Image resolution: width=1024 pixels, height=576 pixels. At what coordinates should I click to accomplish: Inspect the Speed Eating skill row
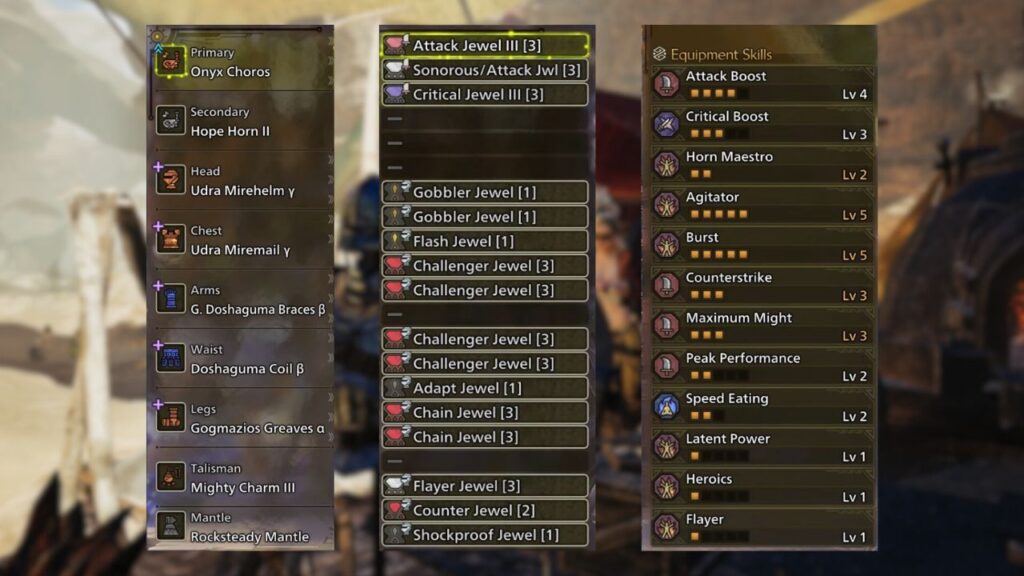click(x=760, y=407)
